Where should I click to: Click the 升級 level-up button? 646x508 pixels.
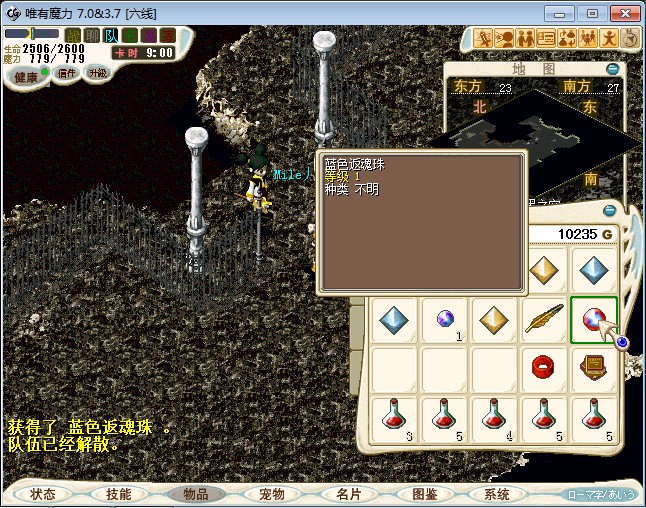click(97, 73)
